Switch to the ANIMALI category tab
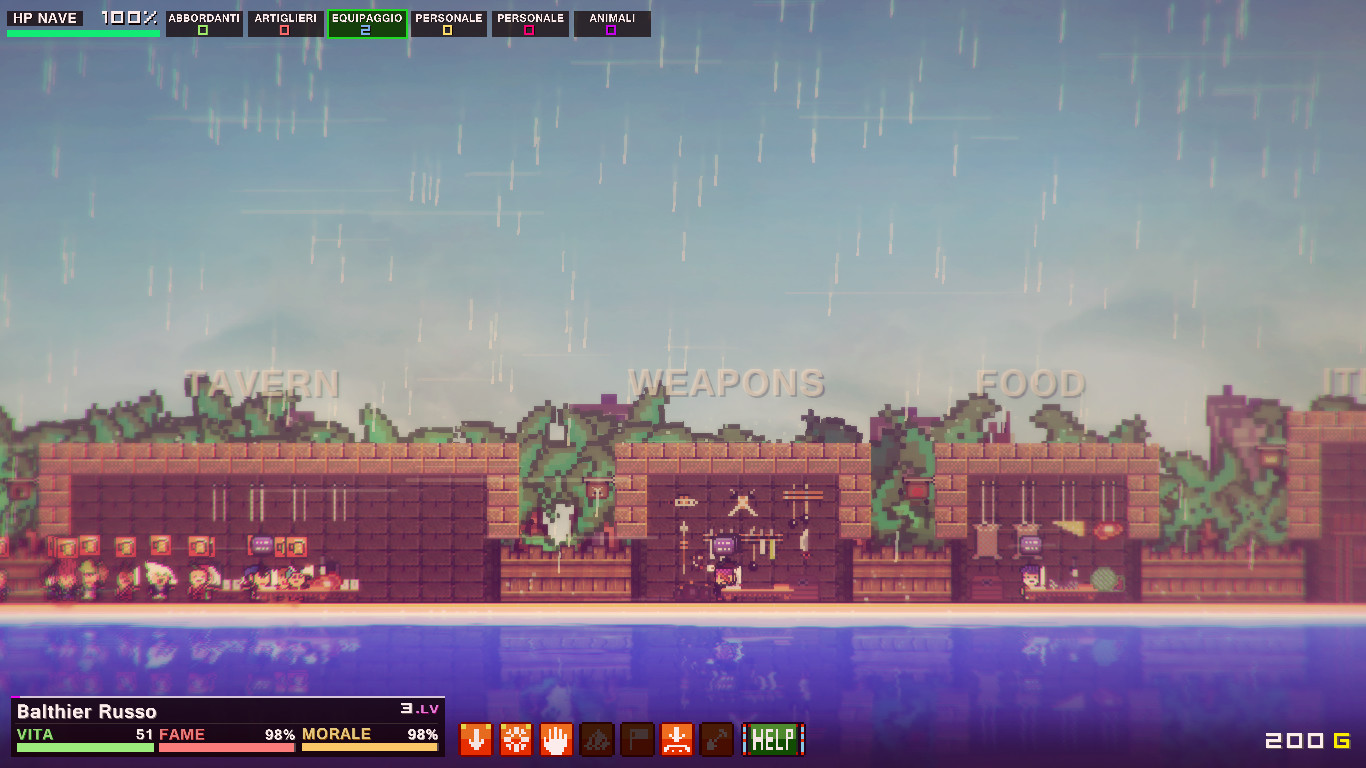Image resolution: width=1366 pixels, height=768 pixels. click(x=612, y=17)
